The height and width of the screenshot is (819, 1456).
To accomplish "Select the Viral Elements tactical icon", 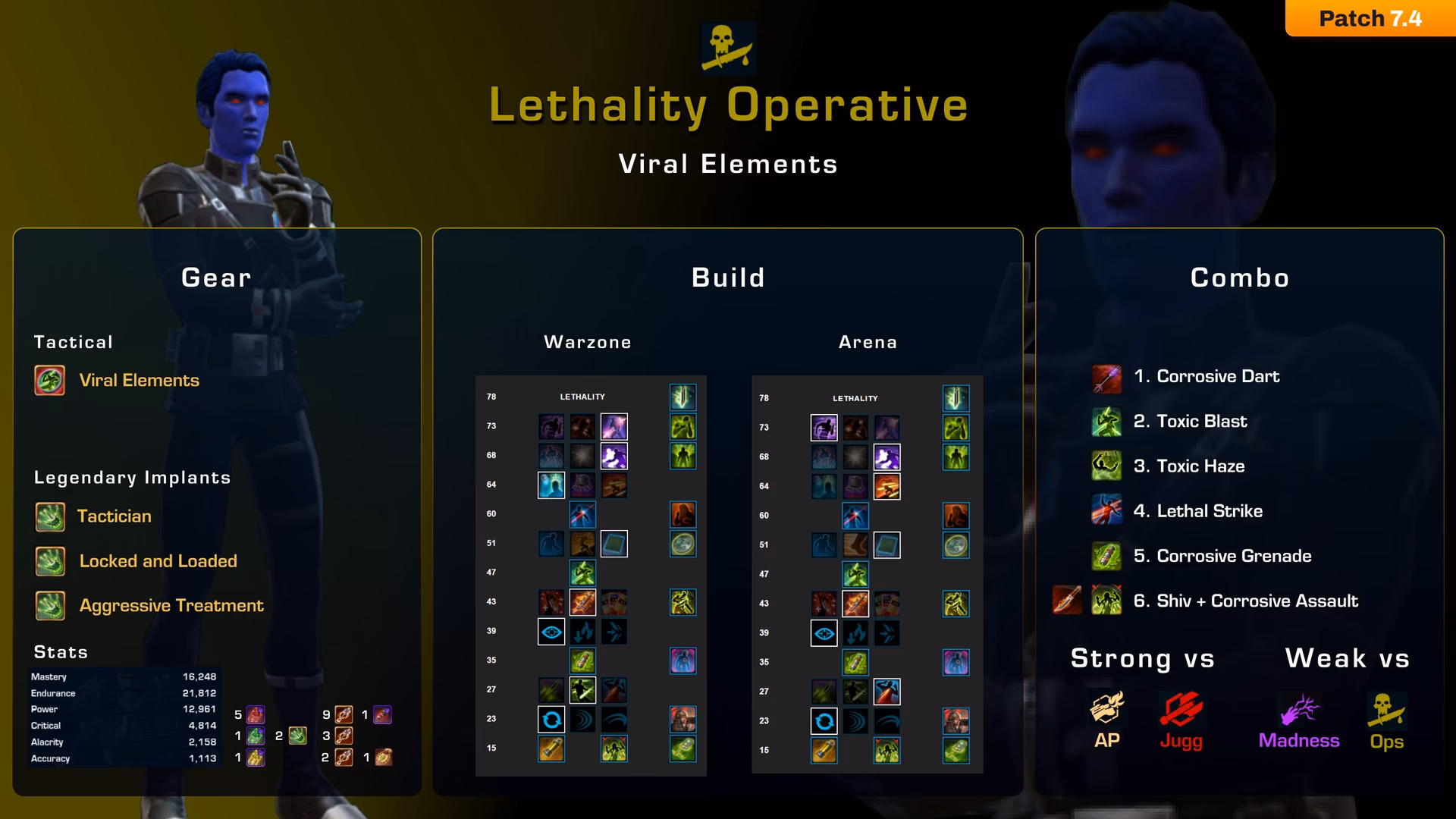I will [x=49, y=381].
